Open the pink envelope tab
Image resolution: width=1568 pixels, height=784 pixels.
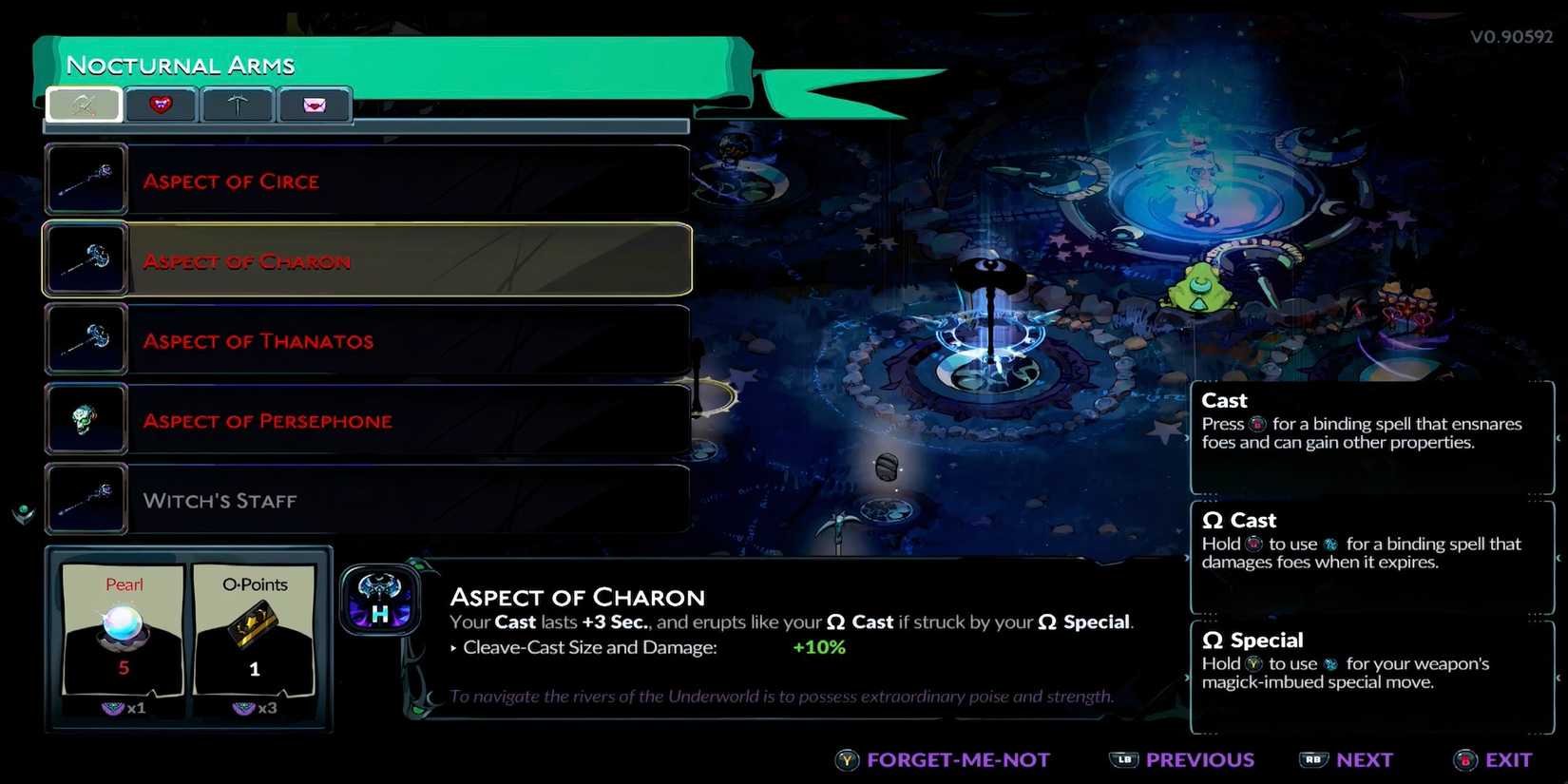coord(315,105)
